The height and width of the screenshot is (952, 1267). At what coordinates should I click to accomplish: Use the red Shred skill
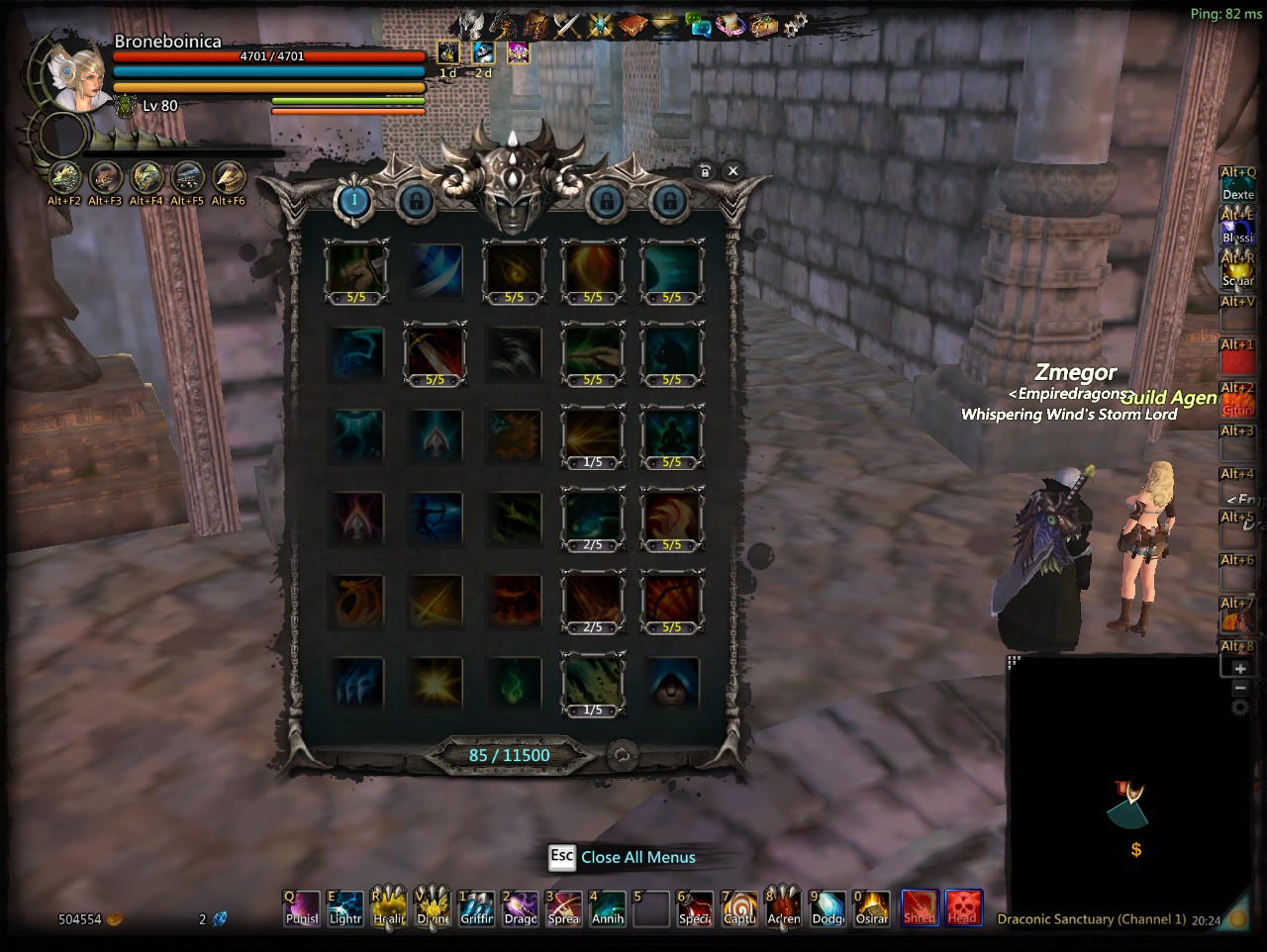tap(920, 908)
